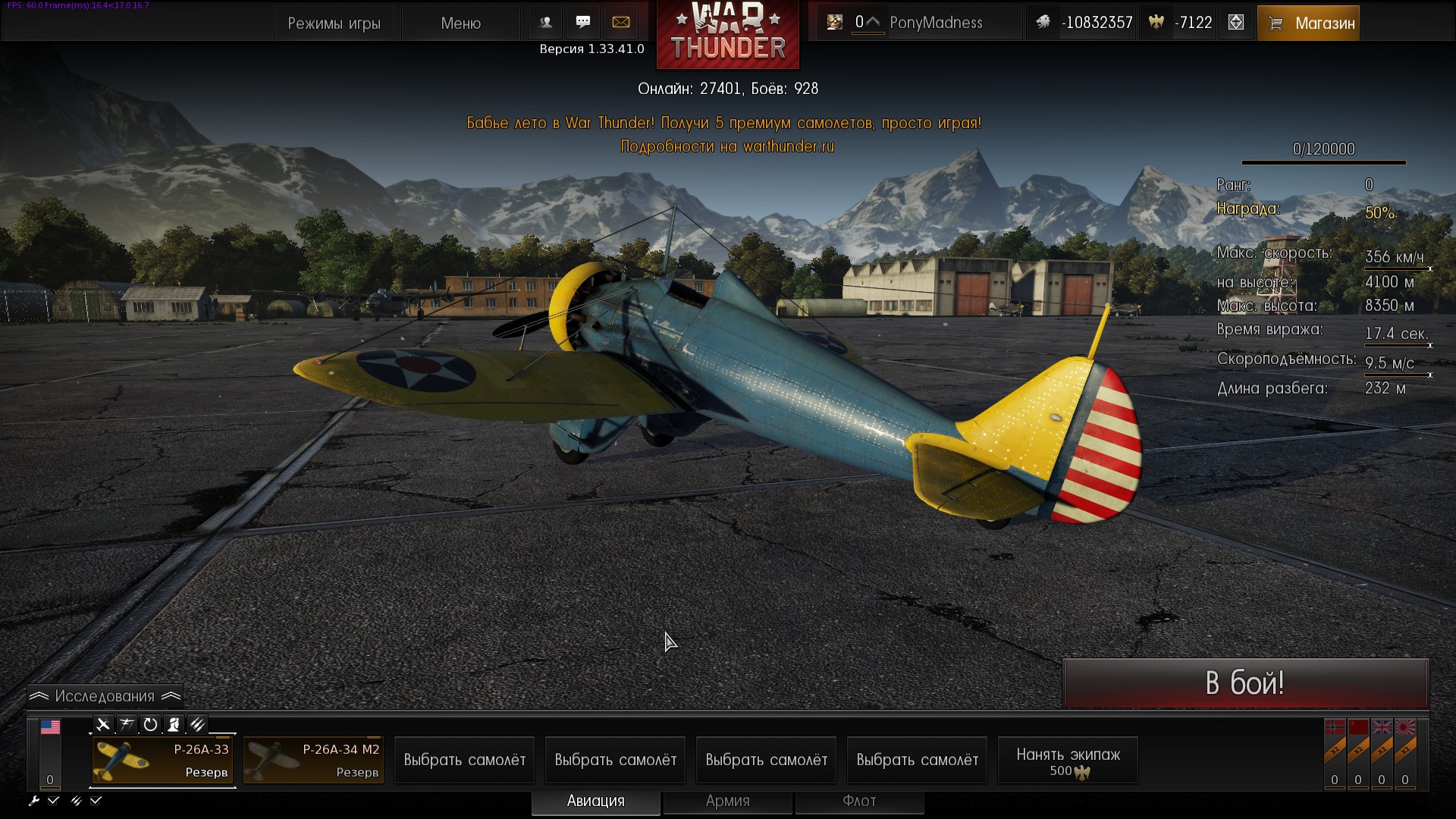Select the P-26A-33 aircraft slot
Screen dimensions: 1456x819
(162, 760)
